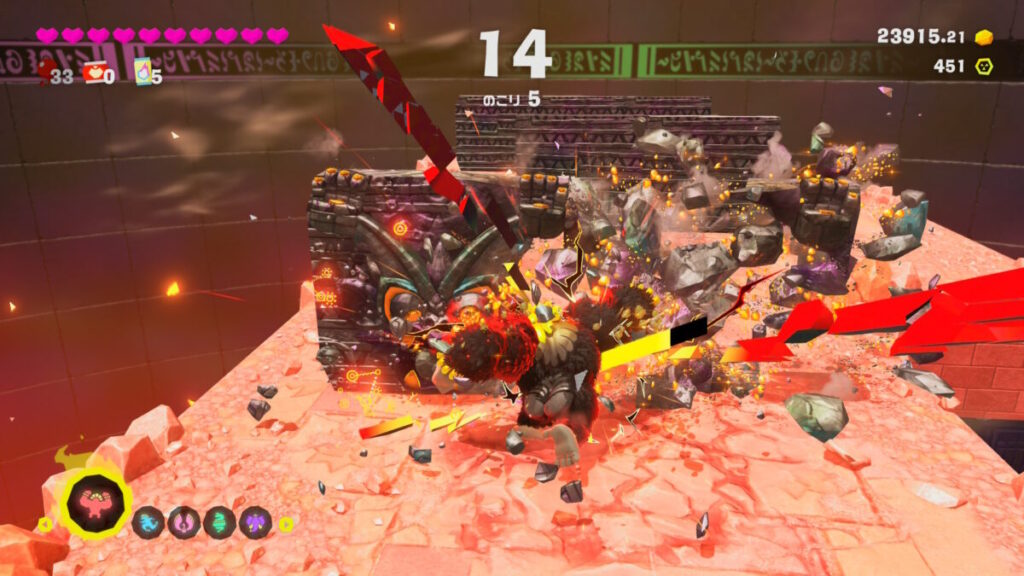This screenshot has width=1024, height=576.
Task: Use the red juice can item
Action: coord(94,72)
